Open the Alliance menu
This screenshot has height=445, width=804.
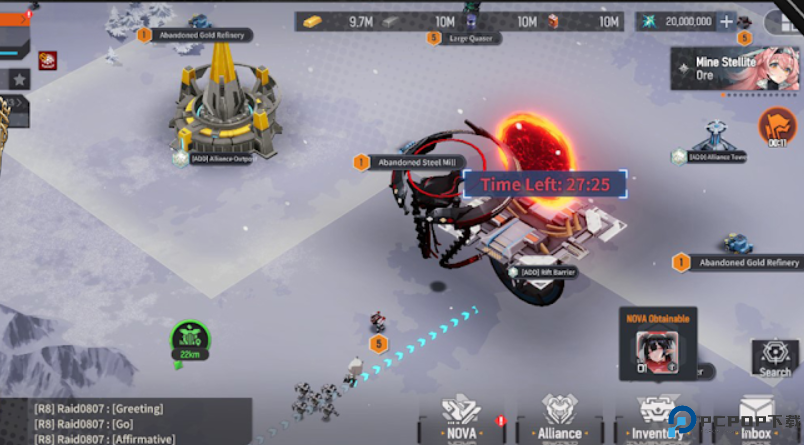click(x=560, y=417)
